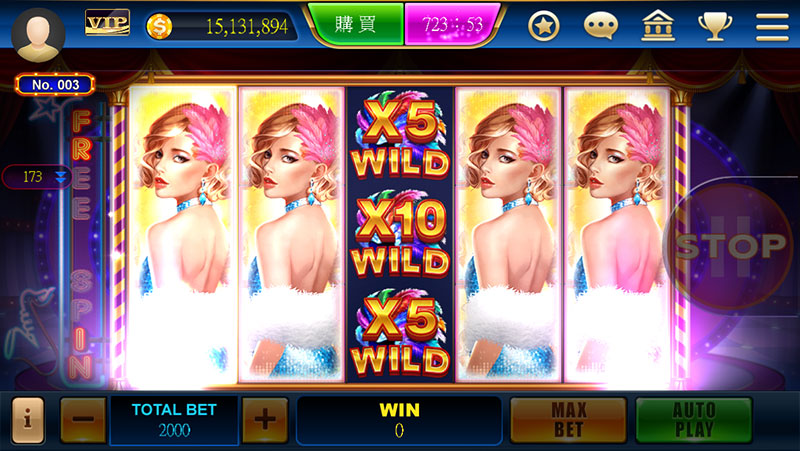
Task: Open the chat speech bubble
Action: [x=601, y=27]
